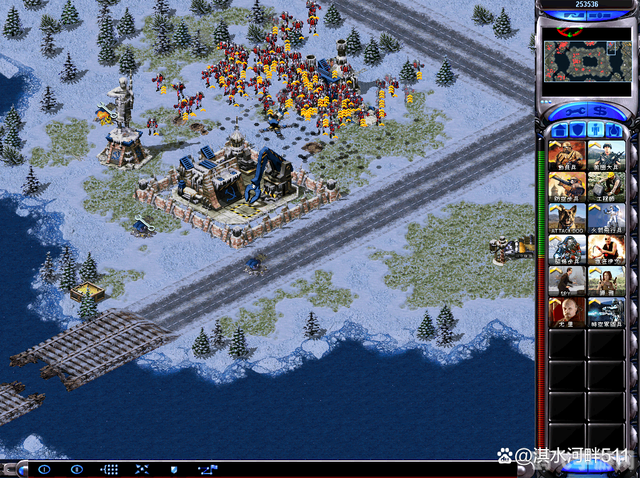
Task: Queue a GI infantry unit
Action: tap(605, 156)
